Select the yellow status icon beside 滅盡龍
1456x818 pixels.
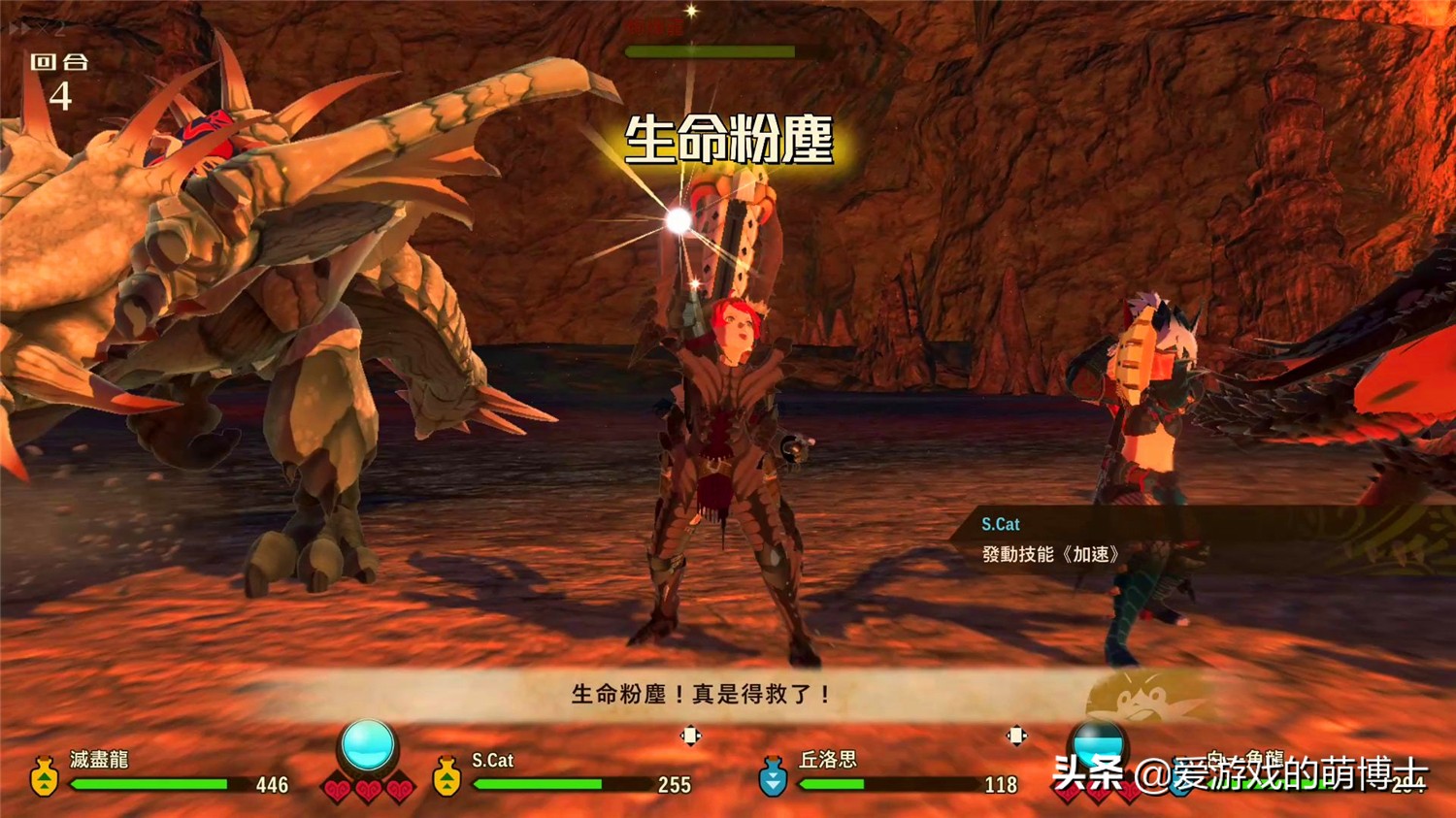[x=44, y=776]
